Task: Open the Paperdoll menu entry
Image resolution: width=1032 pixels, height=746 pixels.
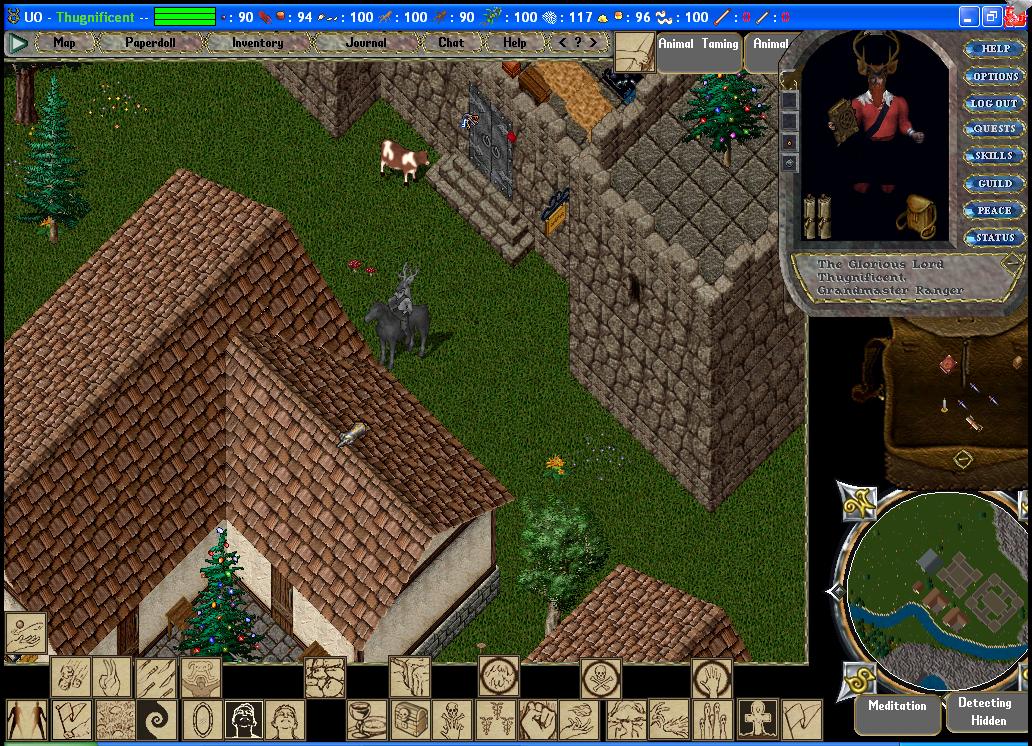Action: tap(148, 43)
